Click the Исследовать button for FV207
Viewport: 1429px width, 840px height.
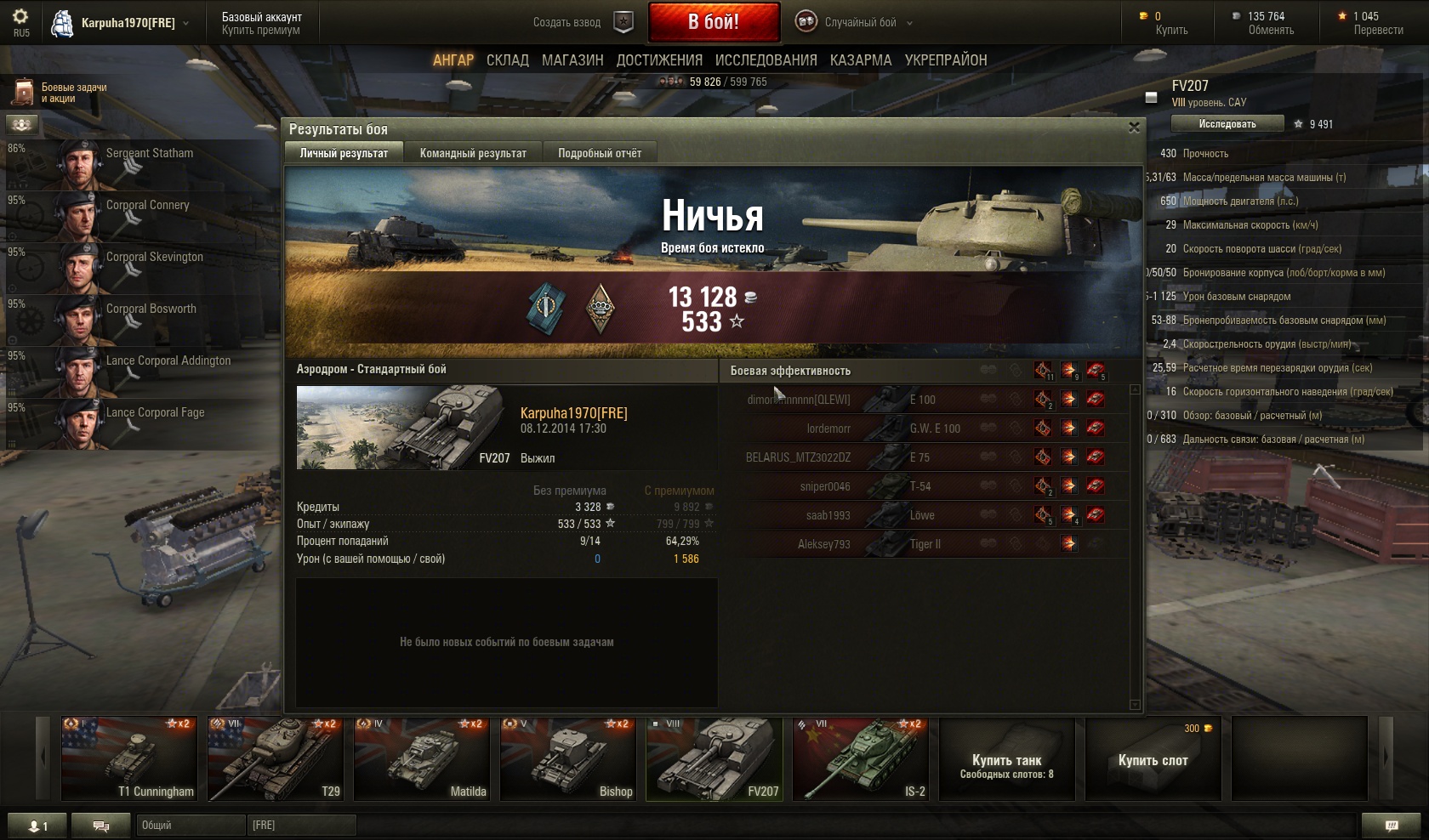click(x=1227, y=124)
